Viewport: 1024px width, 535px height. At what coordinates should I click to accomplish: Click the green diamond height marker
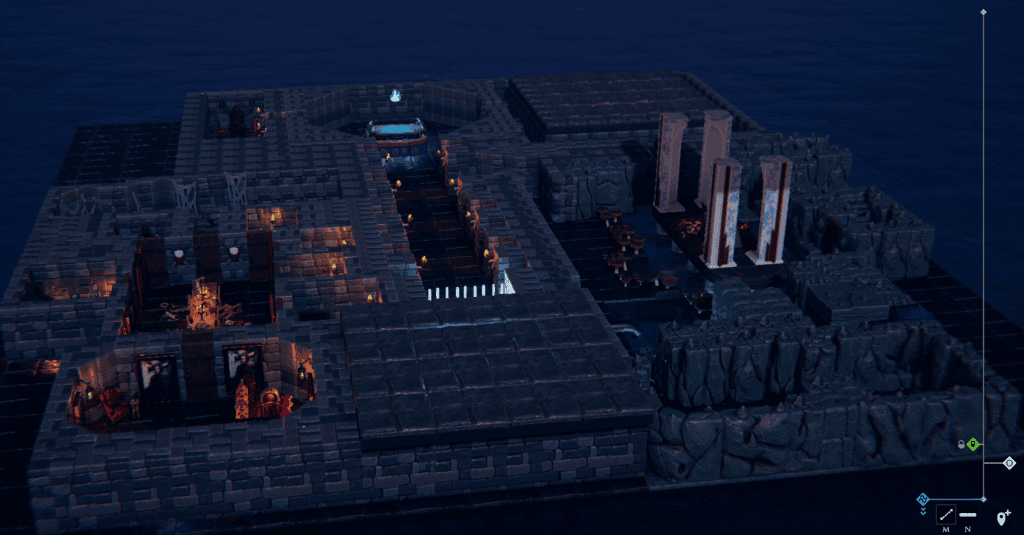tap(973, 444)
